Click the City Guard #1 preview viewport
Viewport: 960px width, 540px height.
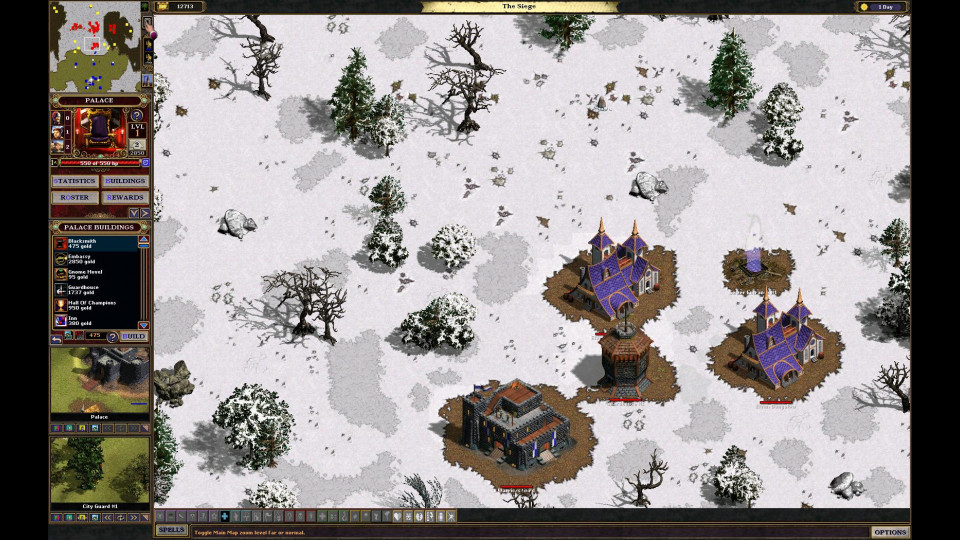pos(100,469)
